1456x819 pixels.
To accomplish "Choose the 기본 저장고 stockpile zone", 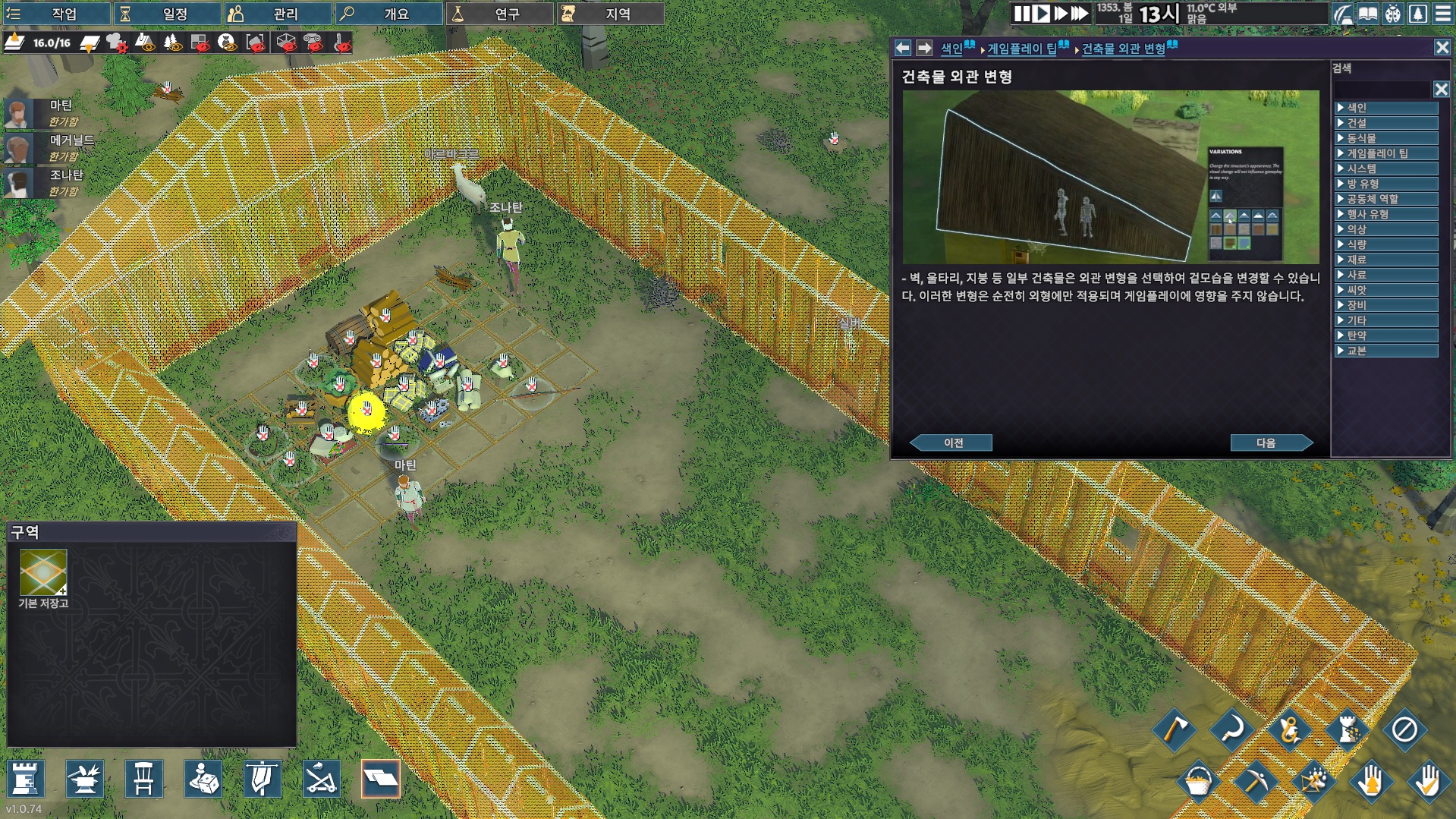I will click(x=43, y=573).
